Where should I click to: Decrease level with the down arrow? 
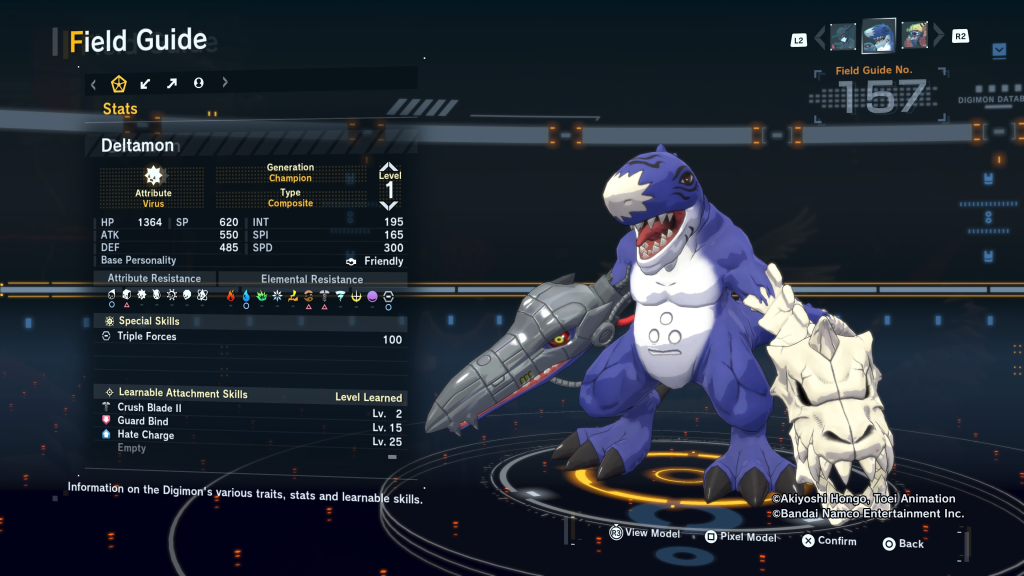389,204
